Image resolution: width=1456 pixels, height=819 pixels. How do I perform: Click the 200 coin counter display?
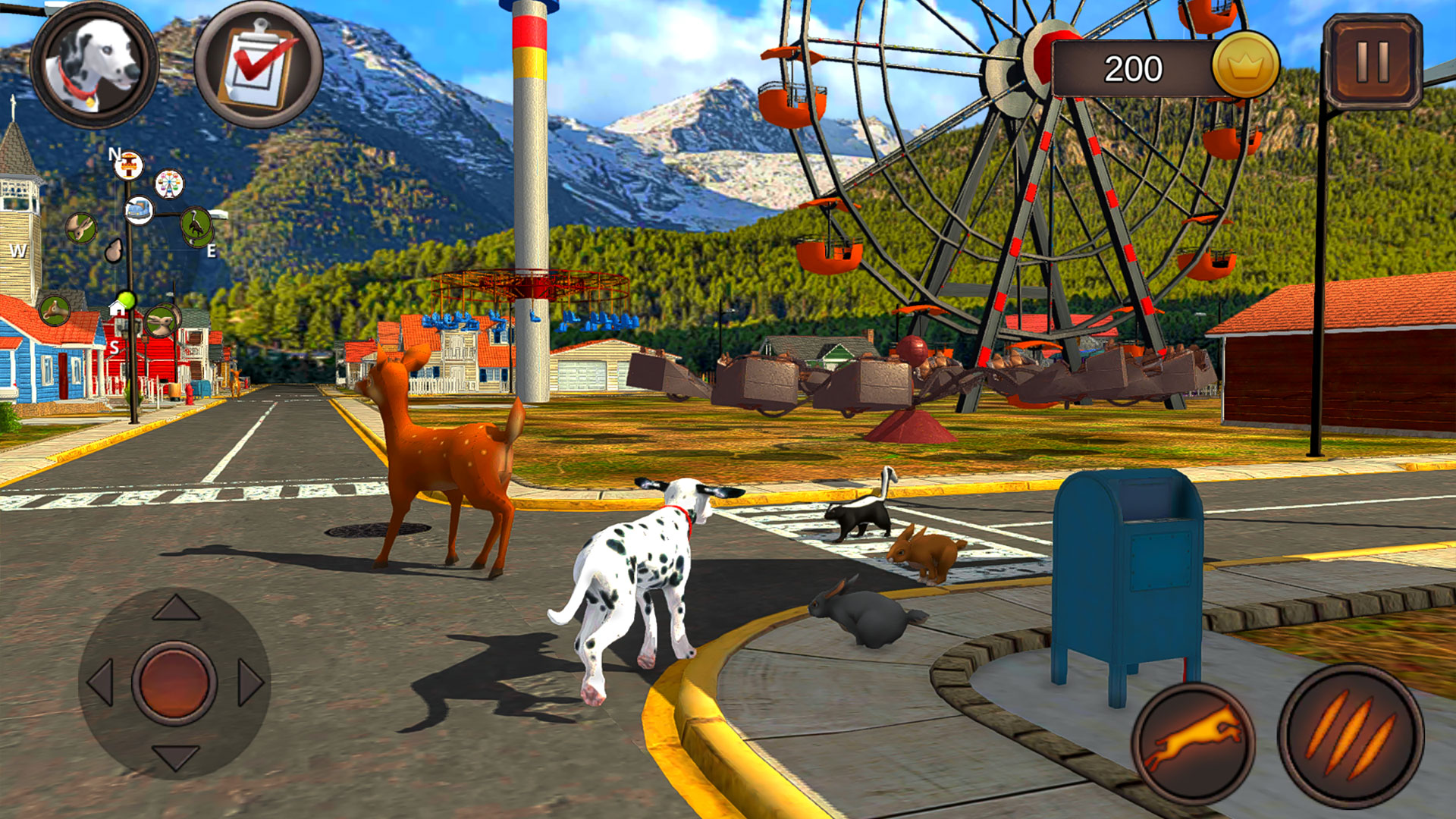1134,68
